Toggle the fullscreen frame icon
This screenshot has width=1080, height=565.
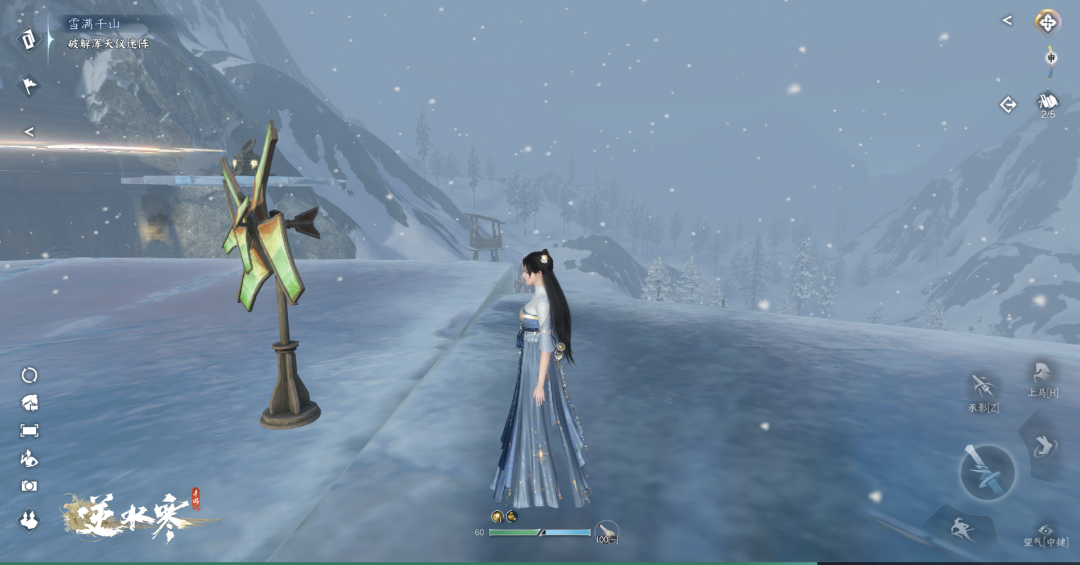pos(29,430)
